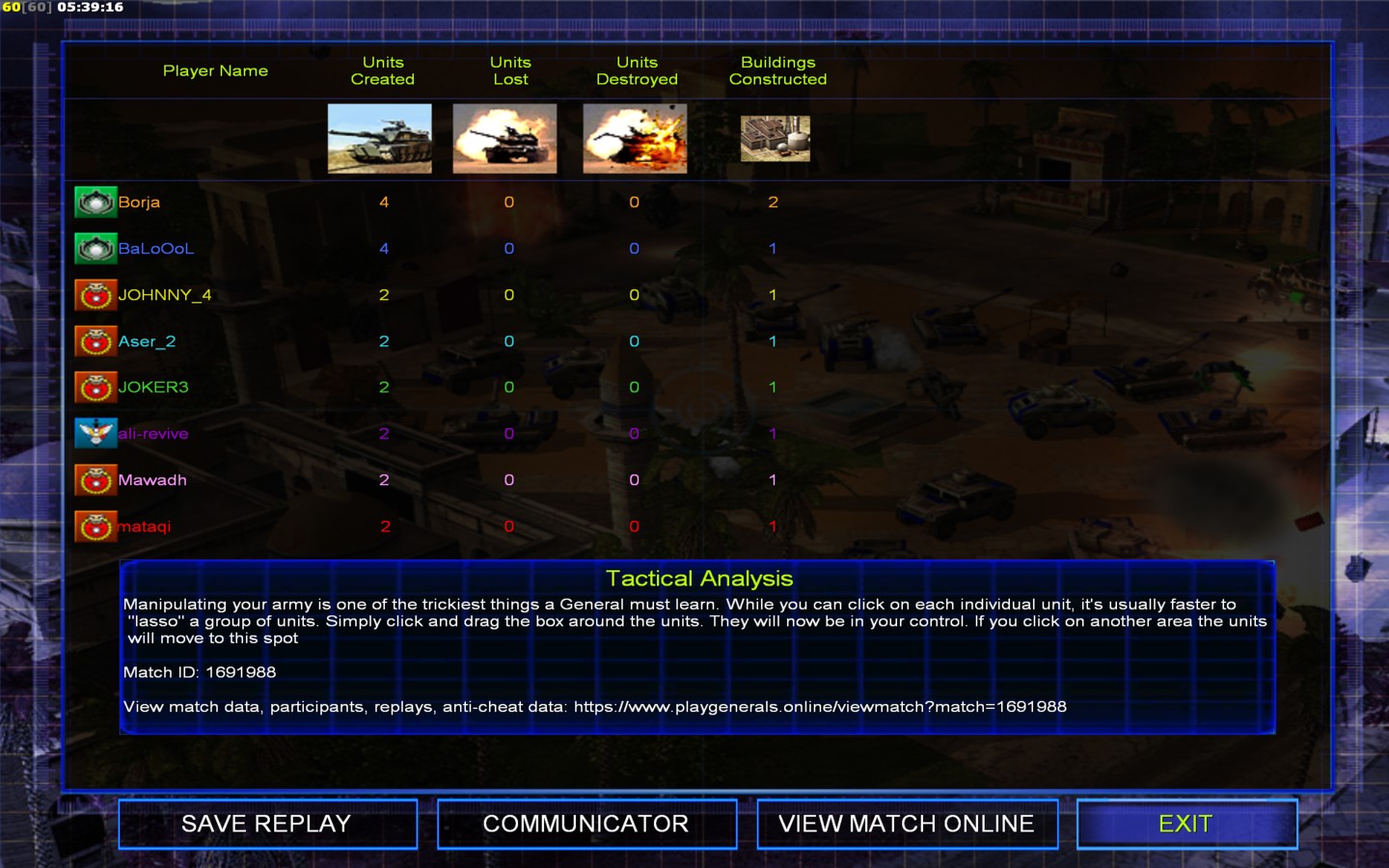
Task: Exit the score screen
Action: tap(1186, 824)
